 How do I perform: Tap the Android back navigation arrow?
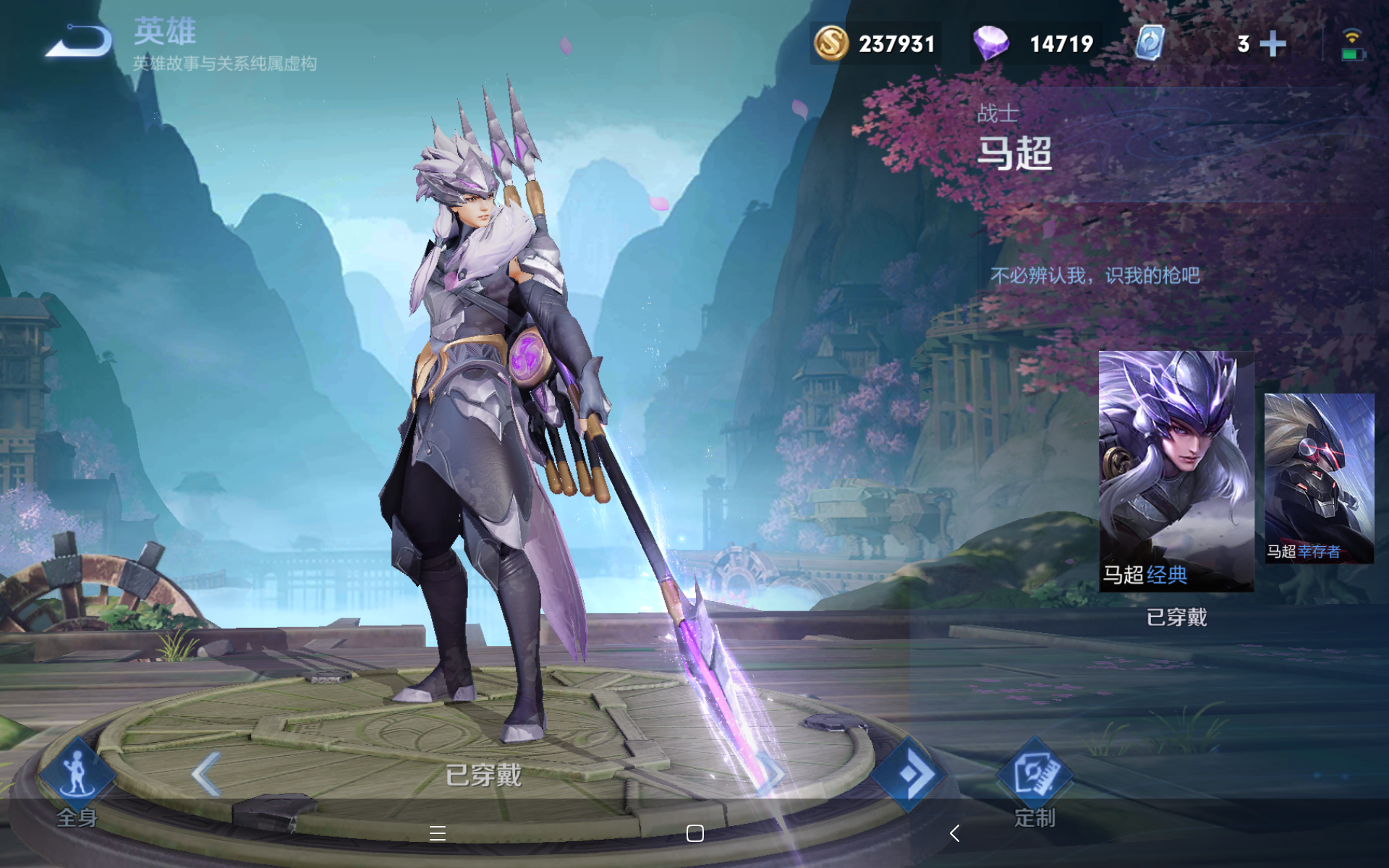955,833
